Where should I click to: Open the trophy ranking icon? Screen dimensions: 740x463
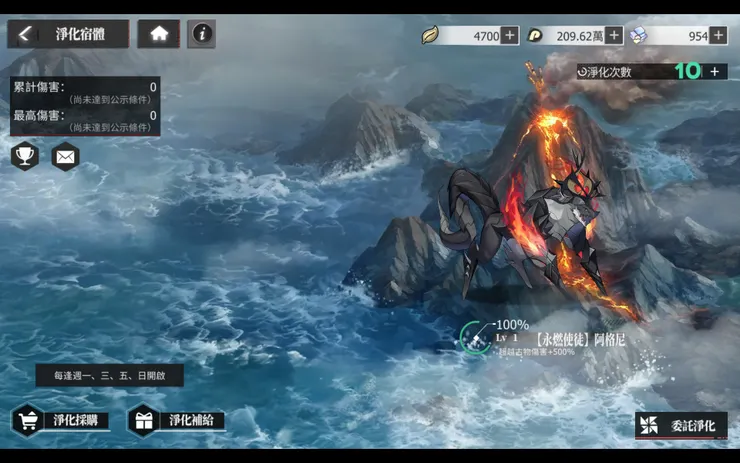pos(25,156)
